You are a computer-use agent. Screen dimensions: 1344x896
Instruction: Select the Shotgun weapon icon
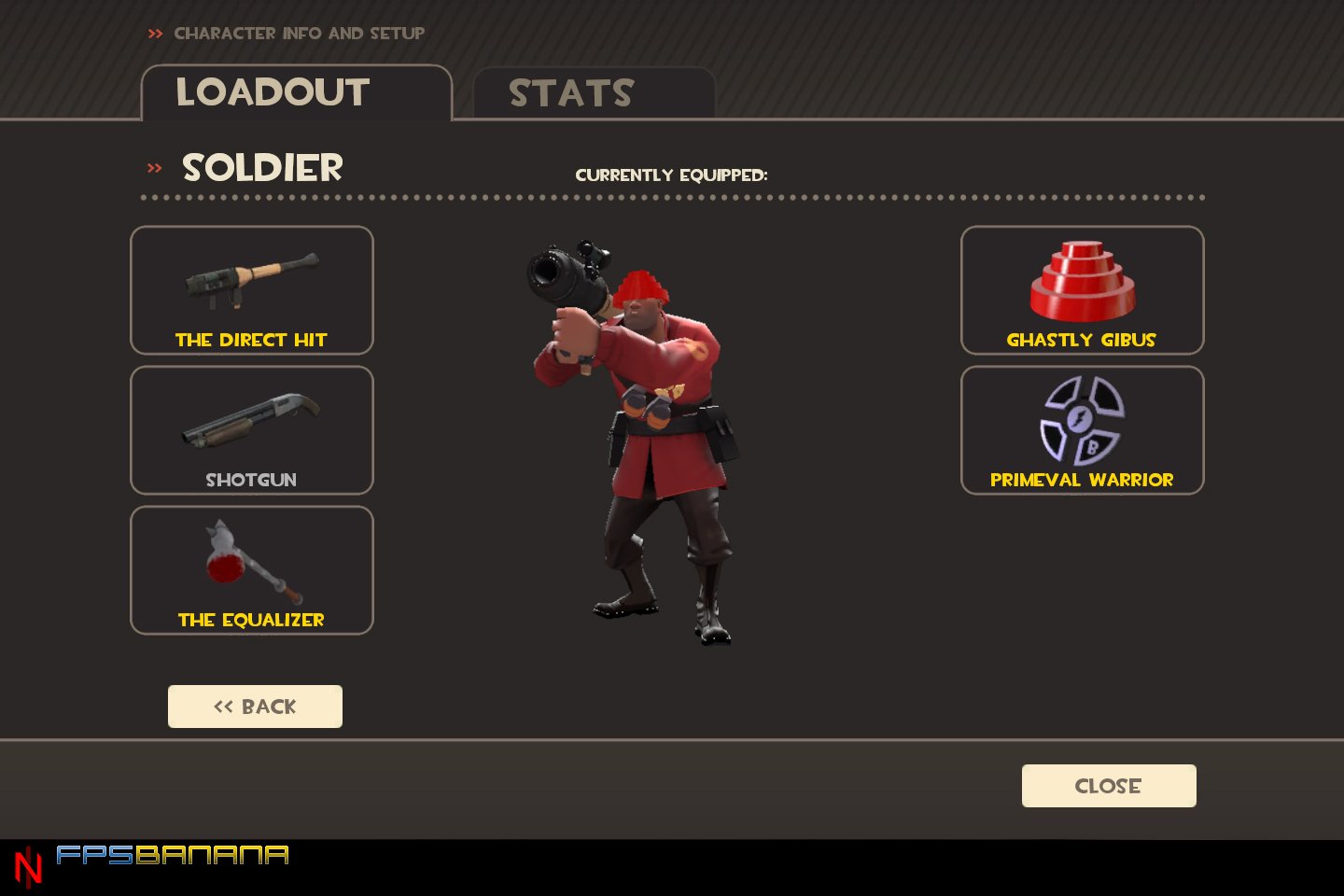(250, 425)
